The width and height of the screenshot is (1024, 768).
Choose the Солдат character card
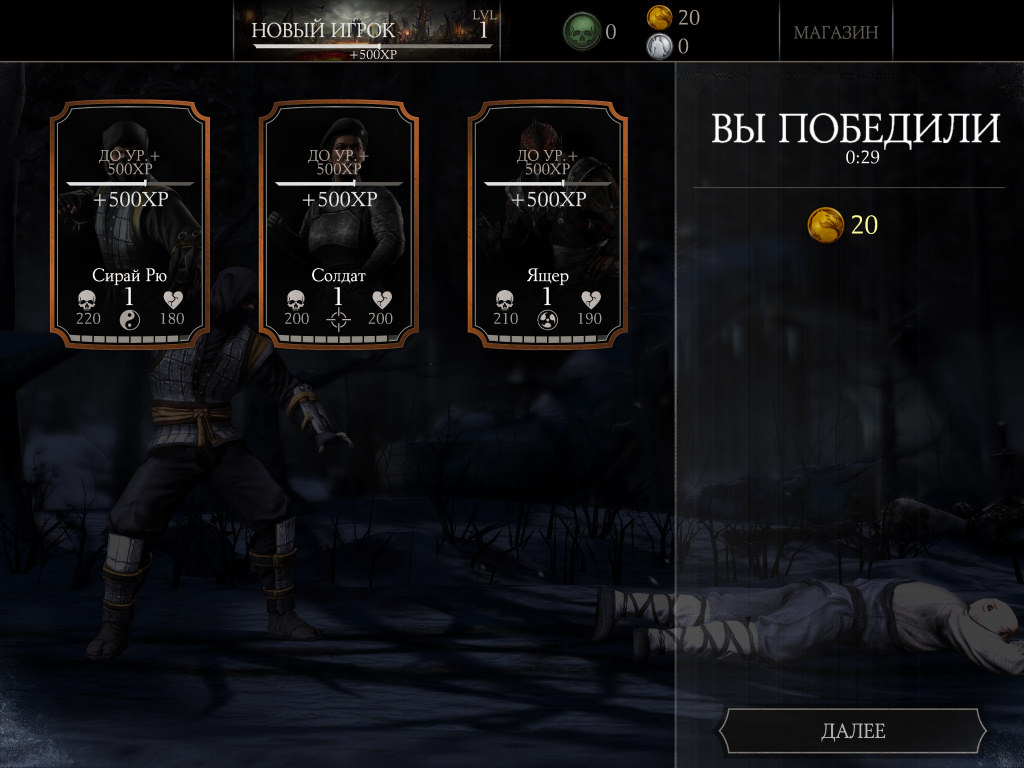[x=339, y=224]
